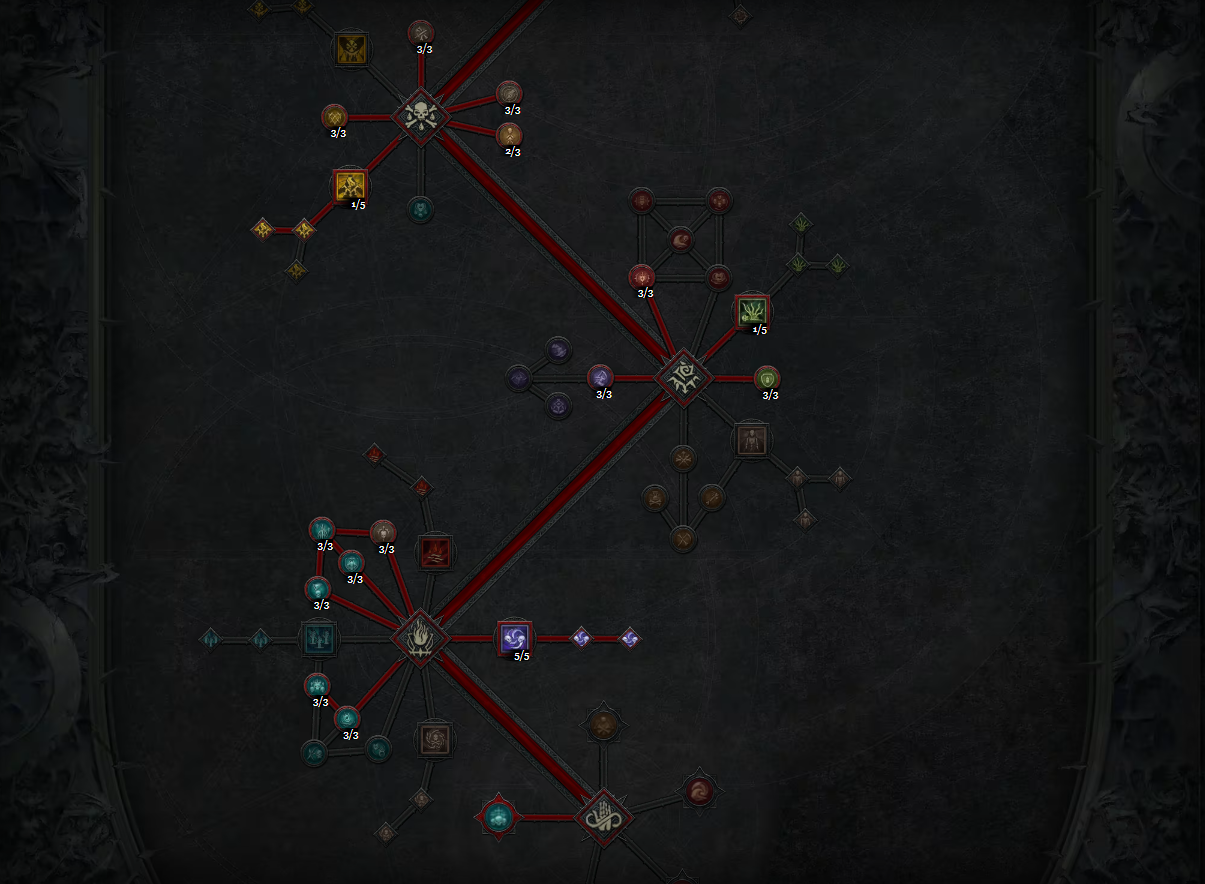Unlock the dark teal square skill

coord(320,638)
